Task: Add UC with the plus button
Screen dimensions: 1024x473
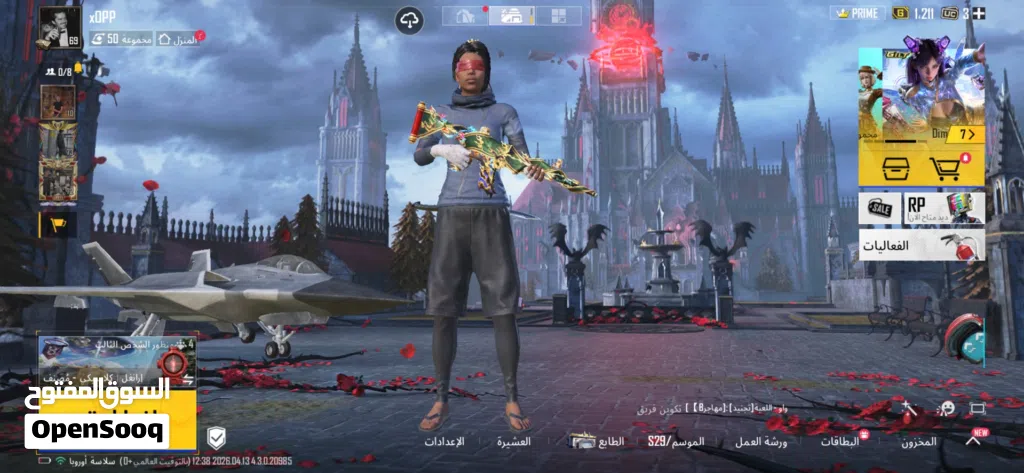Action: click(979, 13)
